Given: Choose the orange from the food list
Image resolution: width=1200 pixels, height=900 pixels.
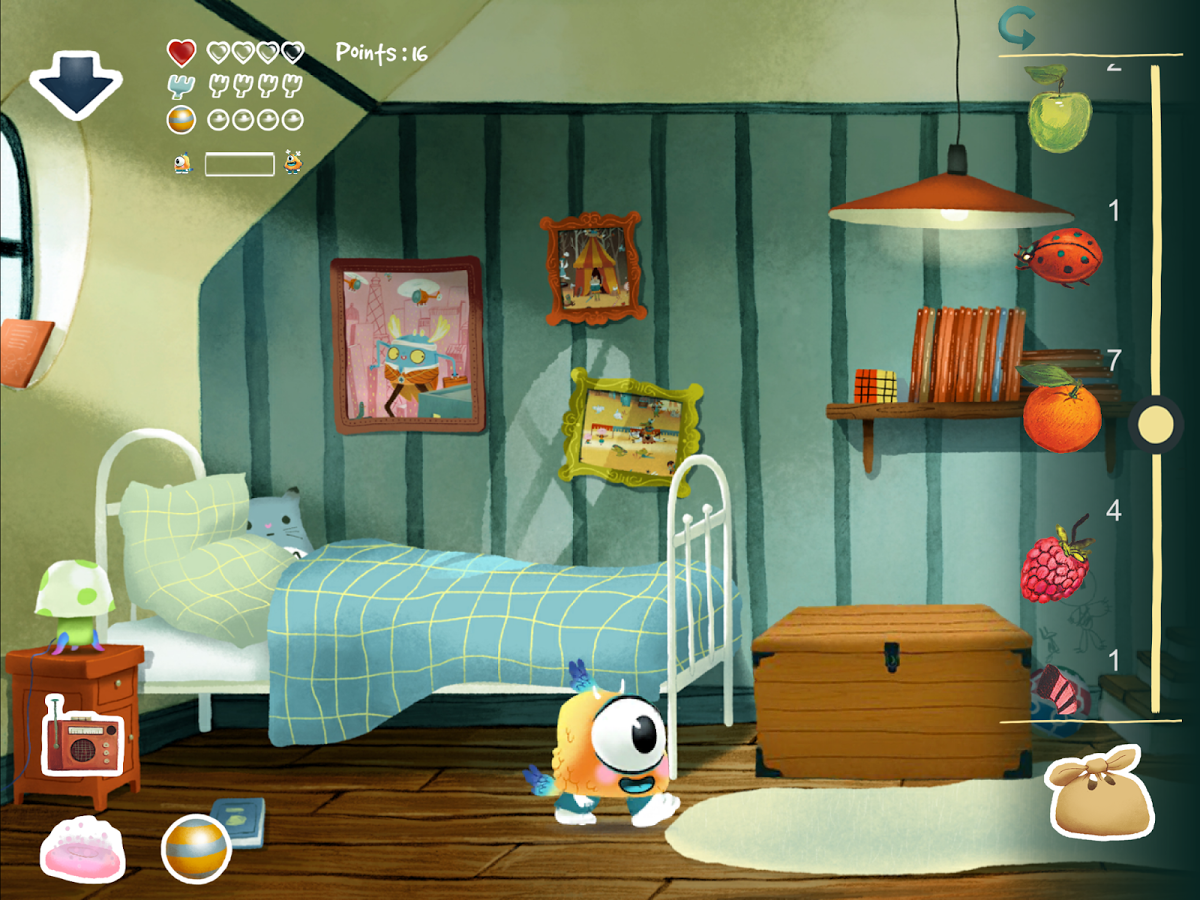Looking at the screenshot, I should click(x=1060, y=410).
